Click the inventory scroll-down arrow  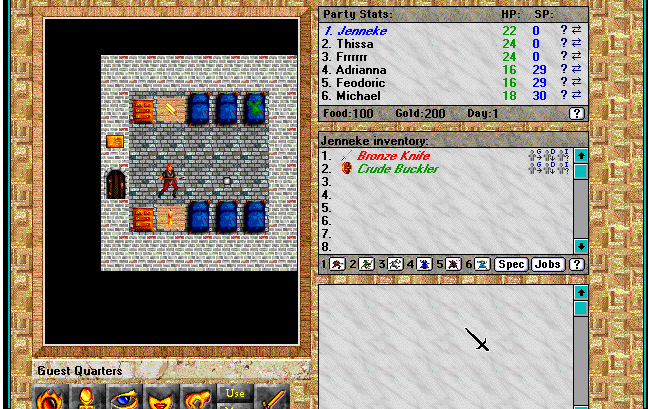580,246
